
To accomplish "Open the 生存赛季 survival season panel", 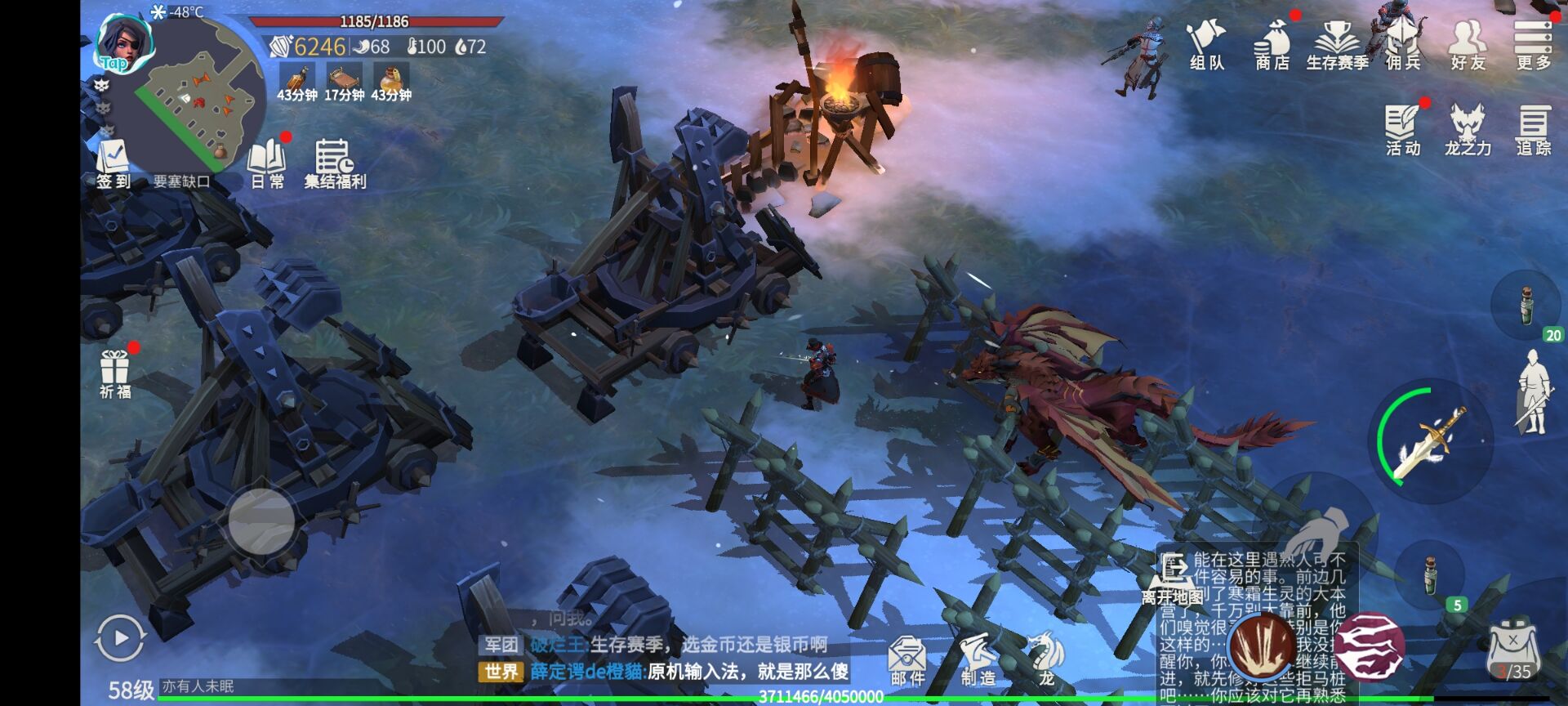I will click(x=1337, y=45).
